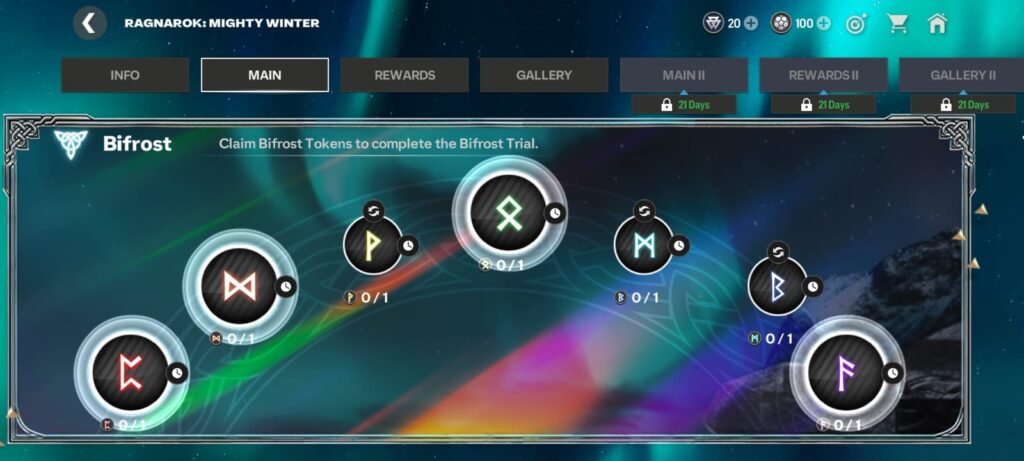Screen dimensions: 1024x461
Task: Select the MAIN tab
Action: (265, 75)
